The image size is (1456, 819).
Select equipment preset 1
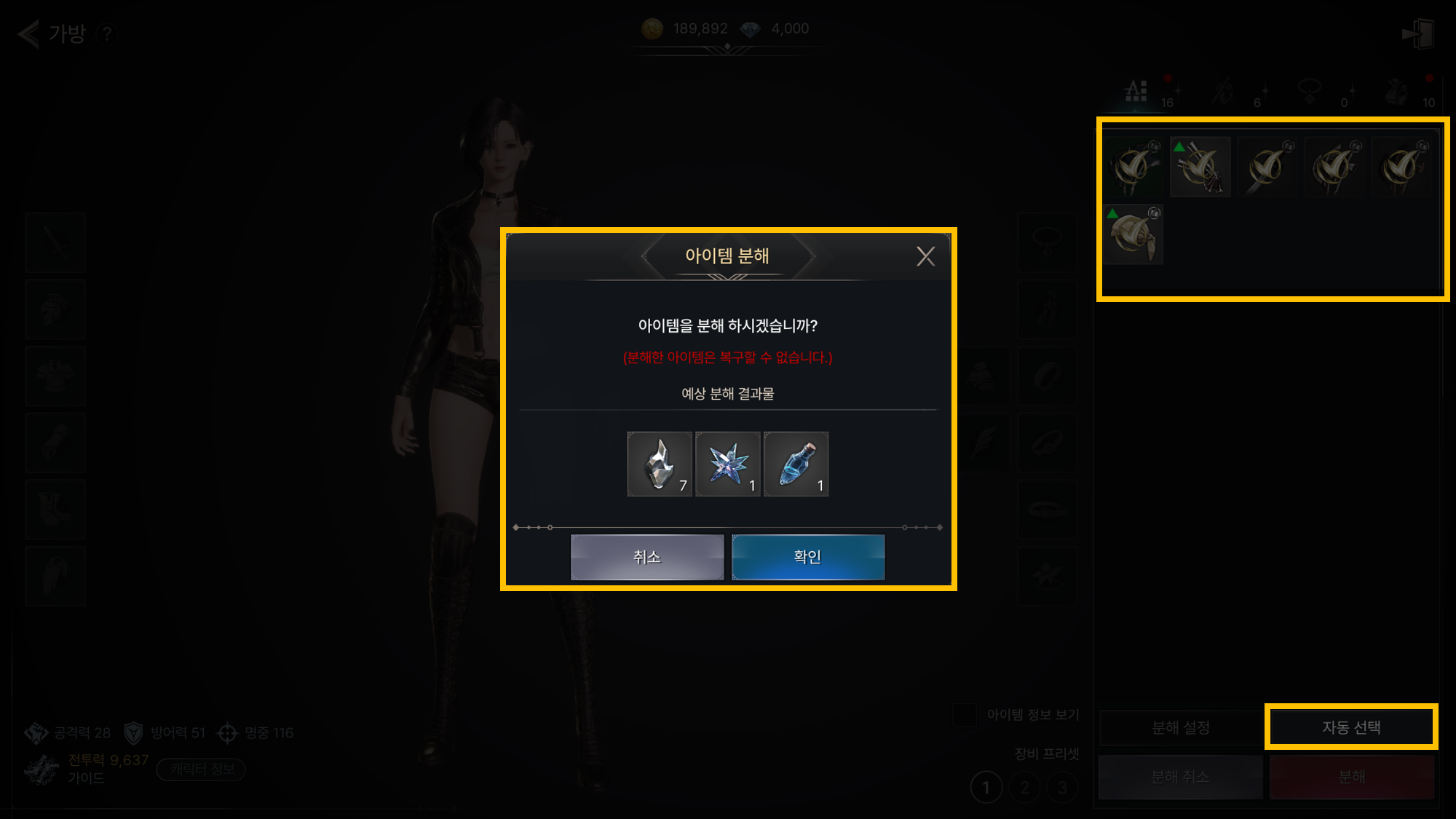click(986, 788)
